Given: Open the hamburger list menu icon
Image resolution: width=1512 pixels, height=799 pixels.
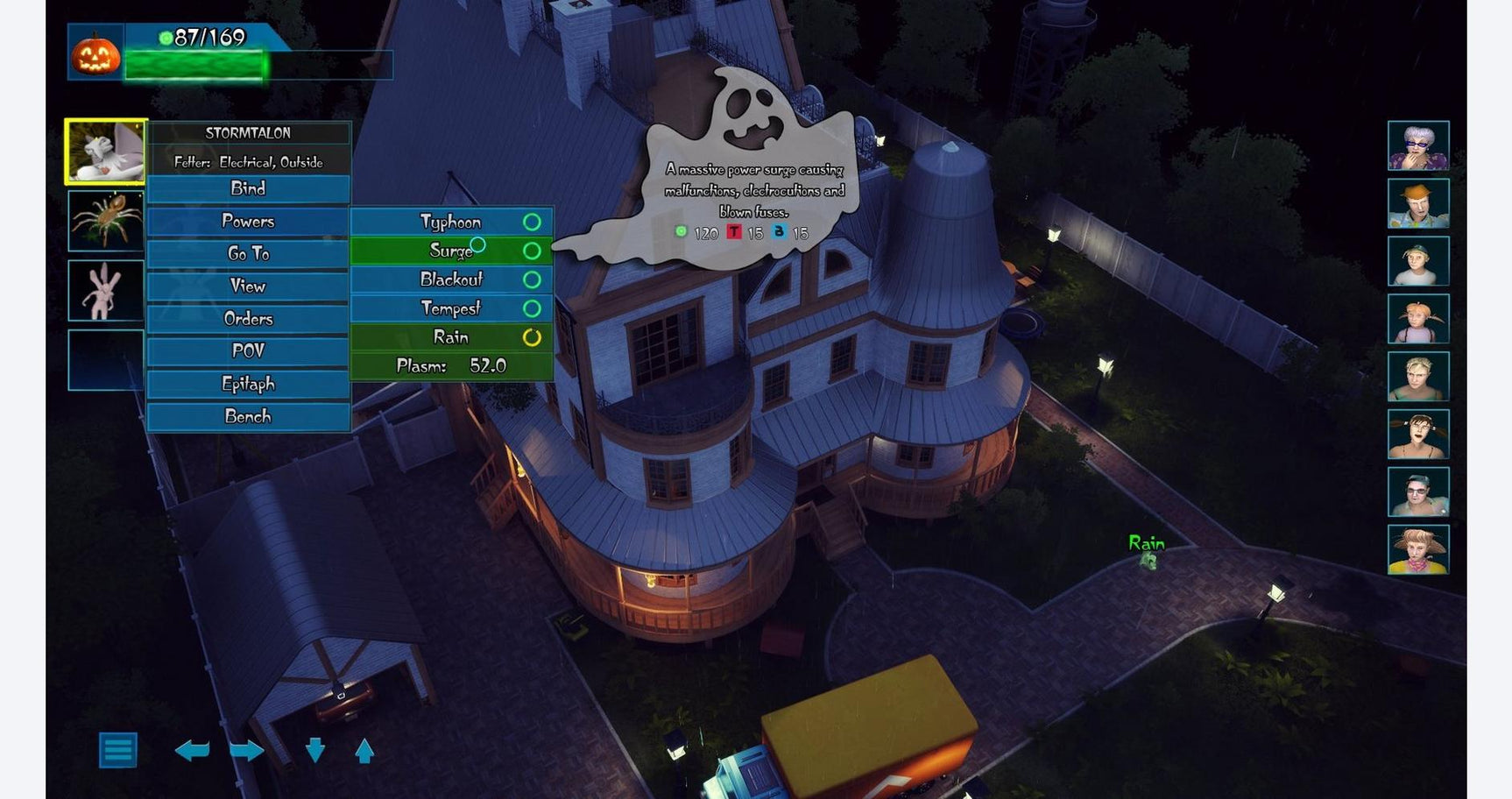Looking at the screenshot, I should (x=118, y=750).
